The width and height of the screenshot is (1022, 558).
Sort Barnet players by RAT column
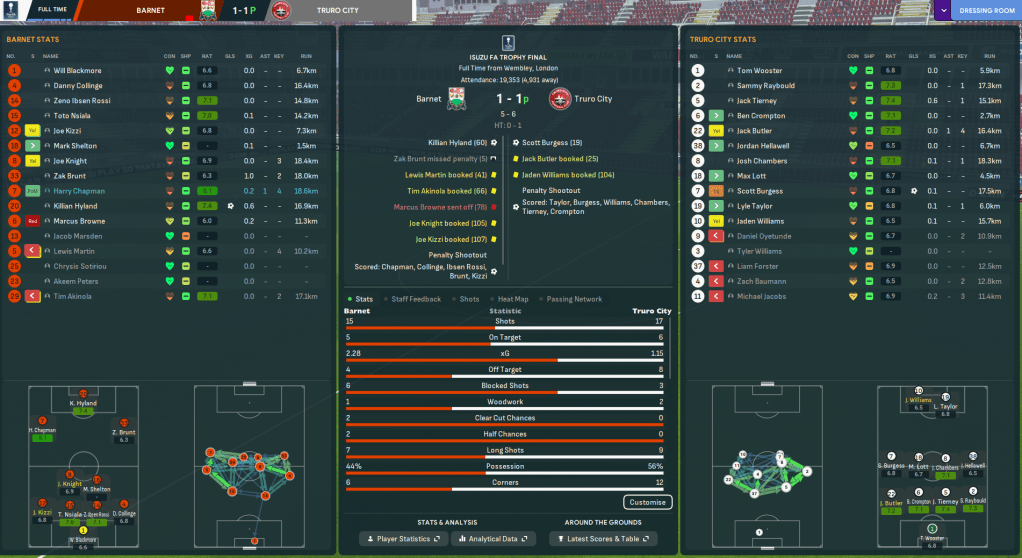(206, 55)
